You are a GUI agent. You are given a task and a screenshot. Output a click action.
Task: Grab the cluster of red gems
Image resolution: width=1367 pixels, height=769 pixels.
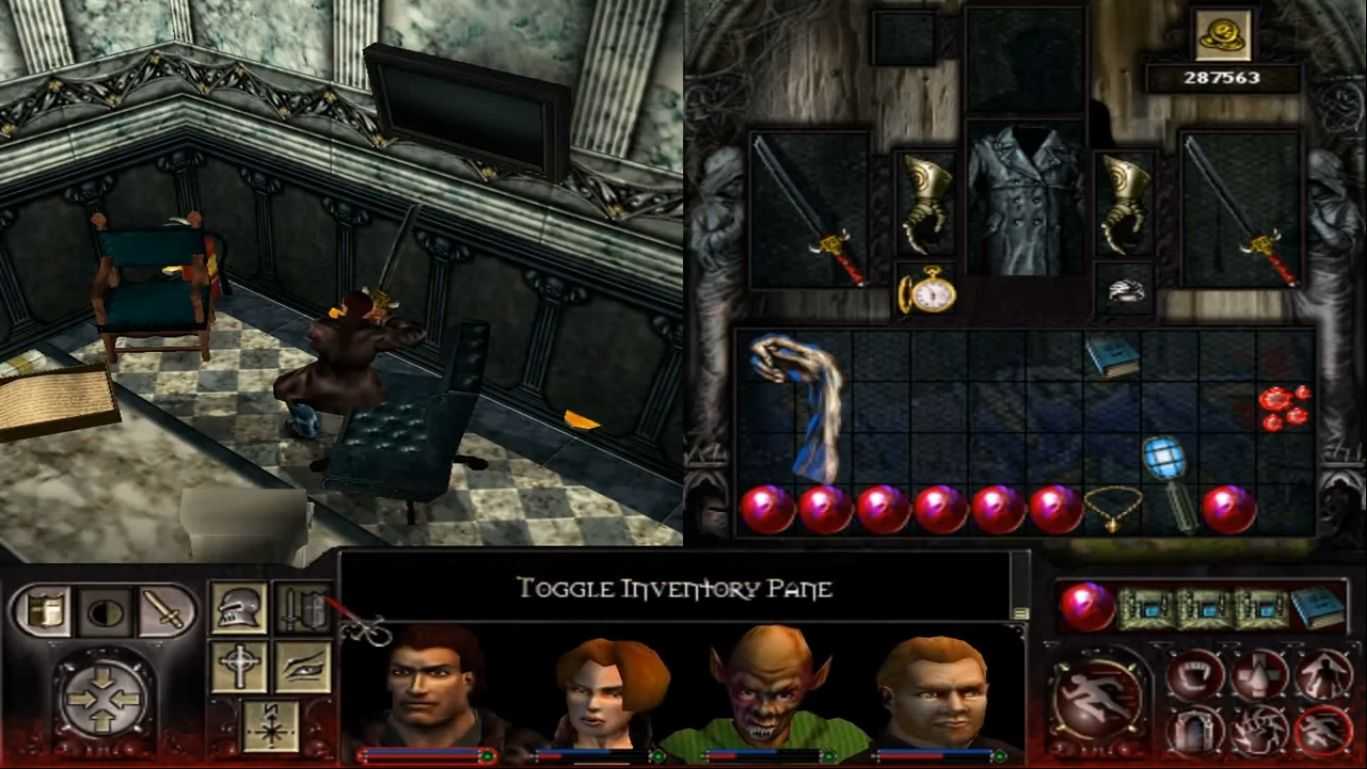[1285, 407]
